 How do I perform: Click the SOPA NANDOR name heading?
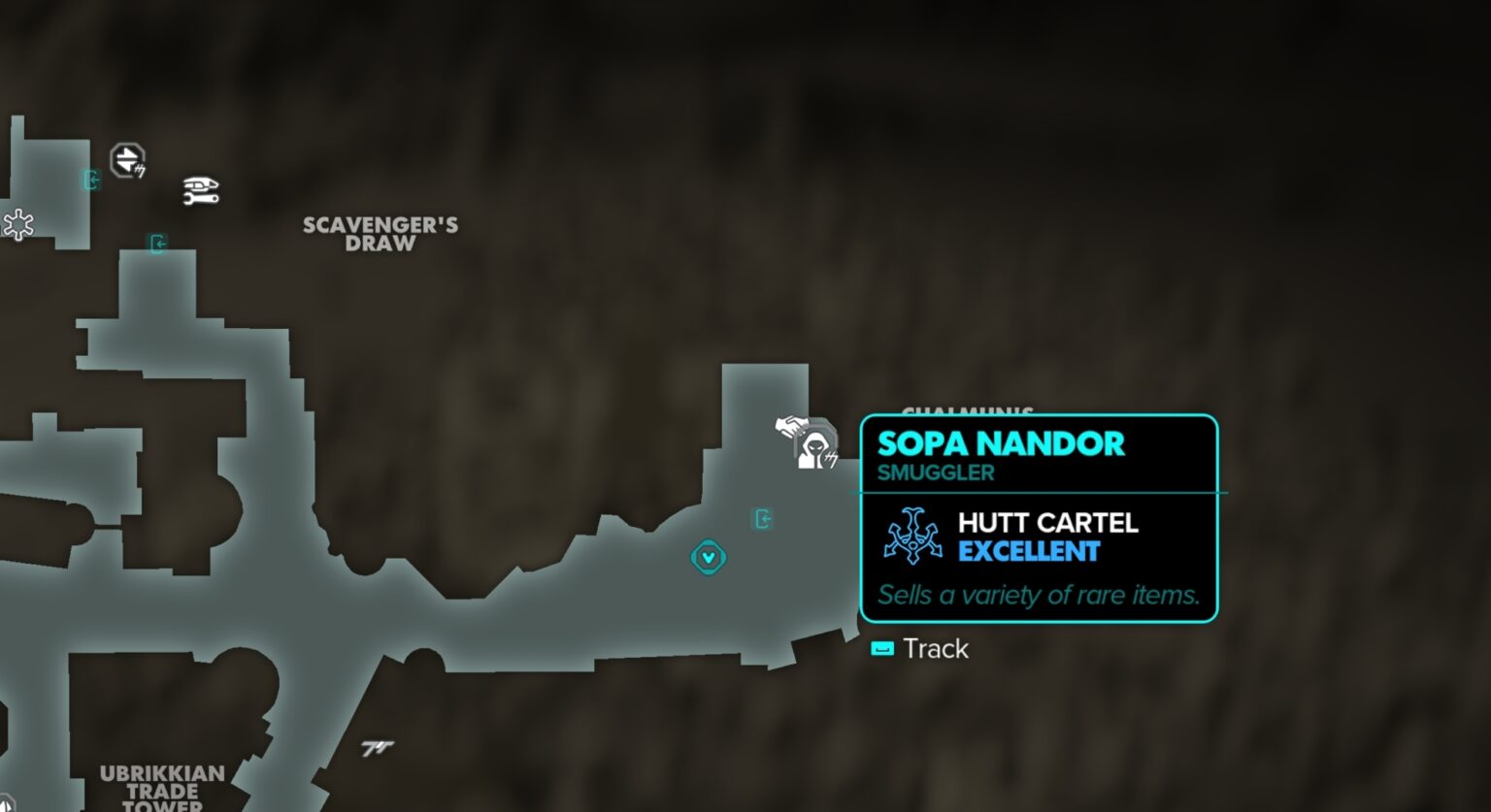1001,444
